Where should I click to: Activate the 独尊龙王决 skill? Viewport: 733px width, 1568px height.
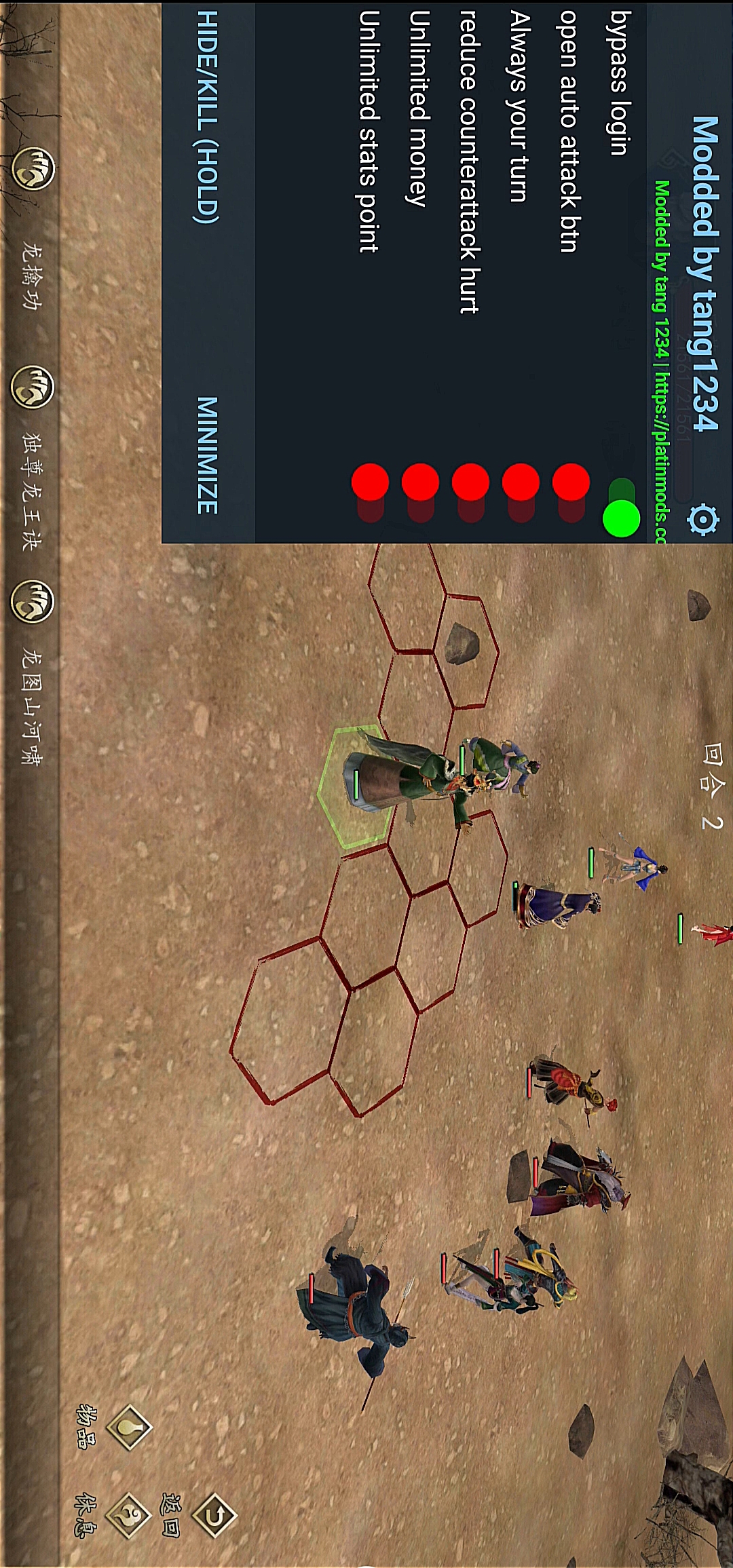pos(33,387)
